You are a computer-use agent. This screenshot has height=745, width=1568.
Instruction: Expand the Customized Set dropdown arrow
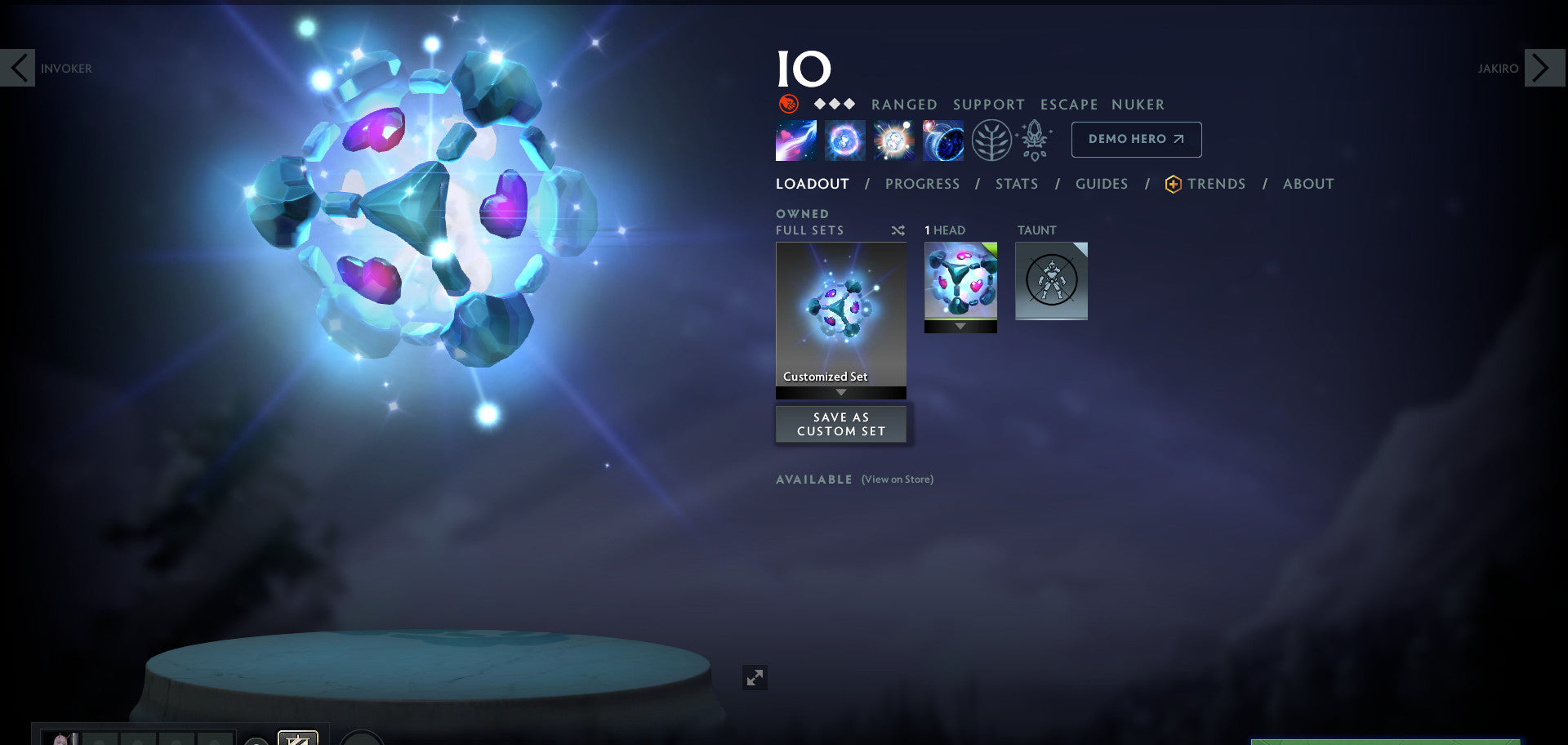pos(840,392)
